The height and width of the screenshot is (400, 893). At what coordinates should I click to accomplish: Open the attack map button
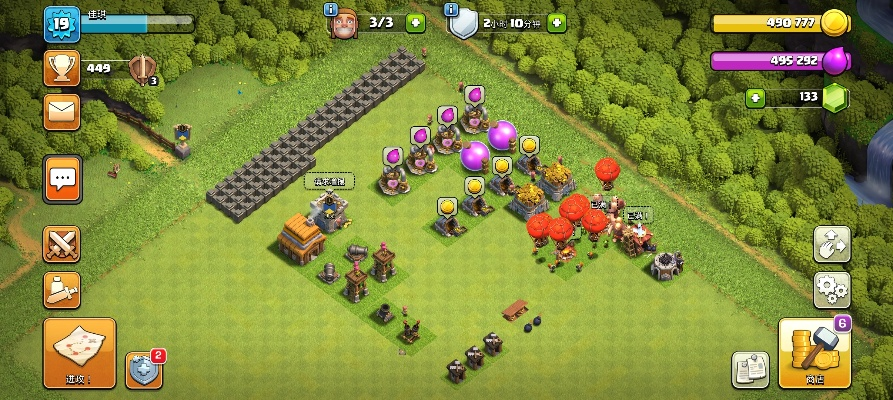79,352
